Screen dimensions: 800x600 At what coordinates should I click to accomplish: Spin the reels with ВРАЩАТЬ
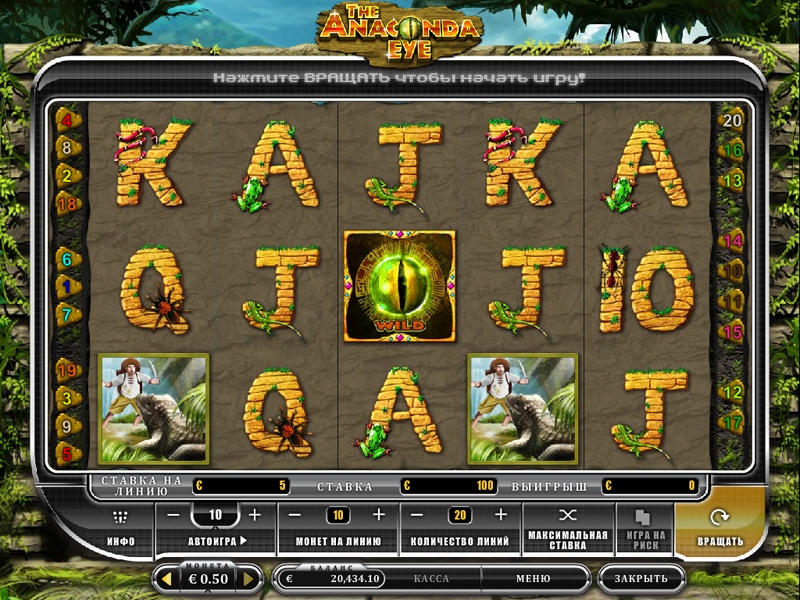click(720, 528)
